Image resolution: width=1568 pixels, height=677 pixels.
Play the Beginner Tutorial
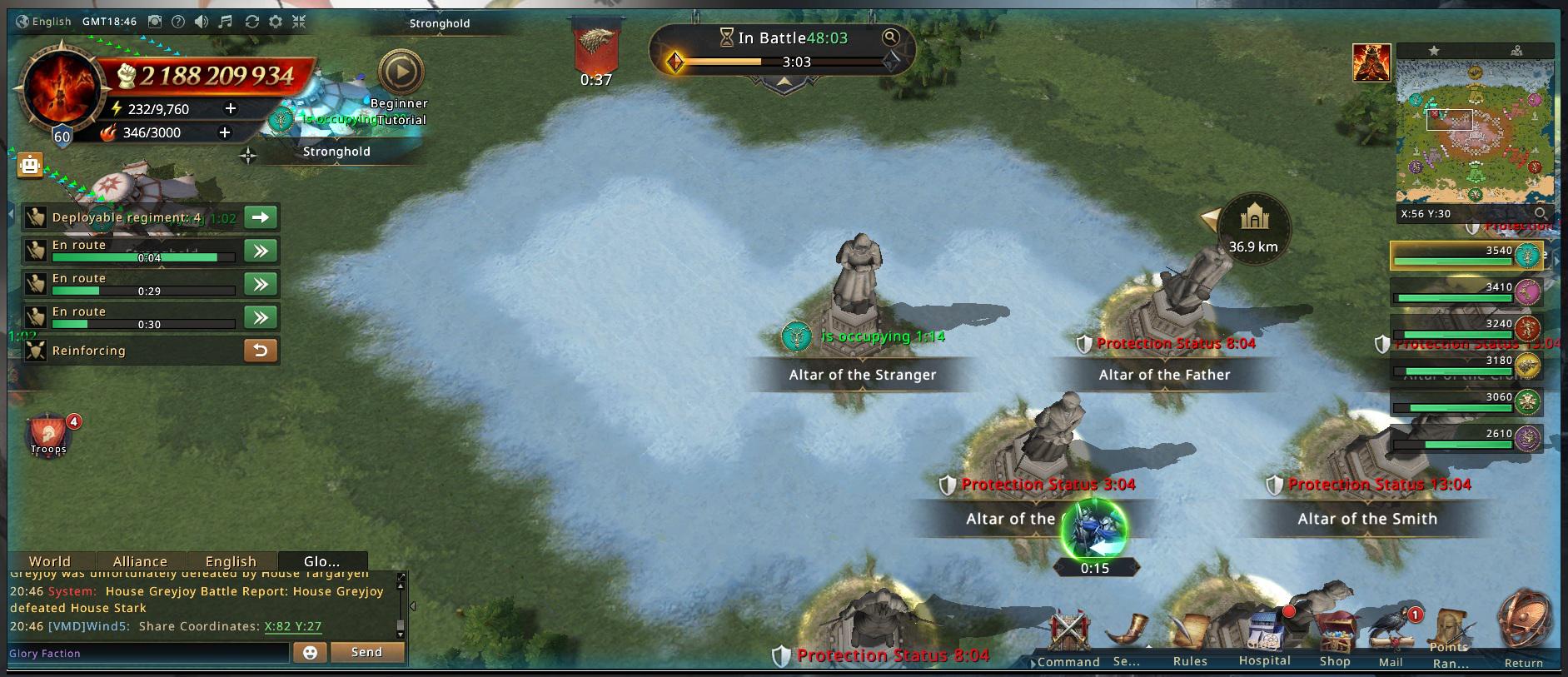(x=401, y=73)
